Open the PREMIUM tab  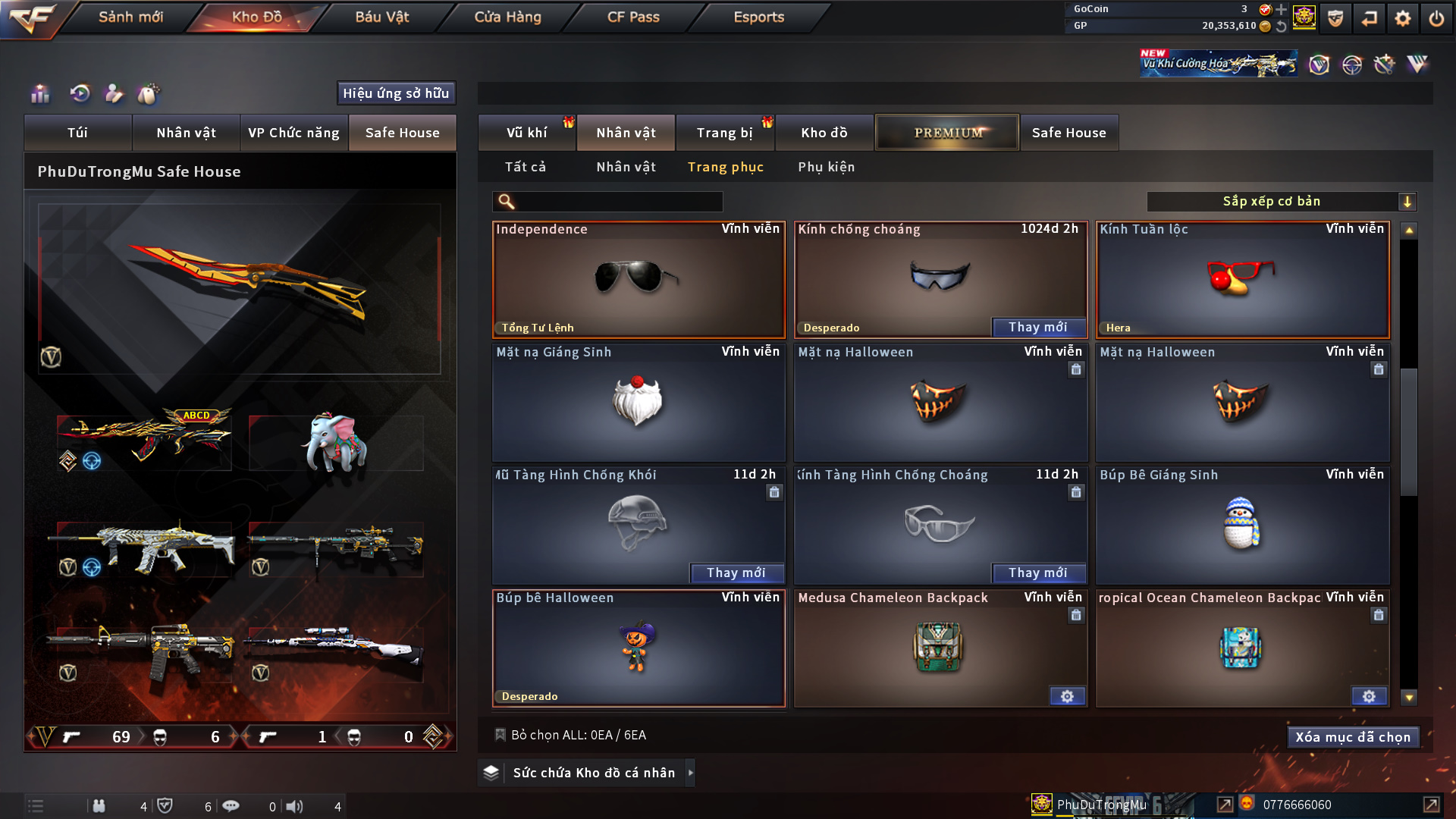point(947,133)
